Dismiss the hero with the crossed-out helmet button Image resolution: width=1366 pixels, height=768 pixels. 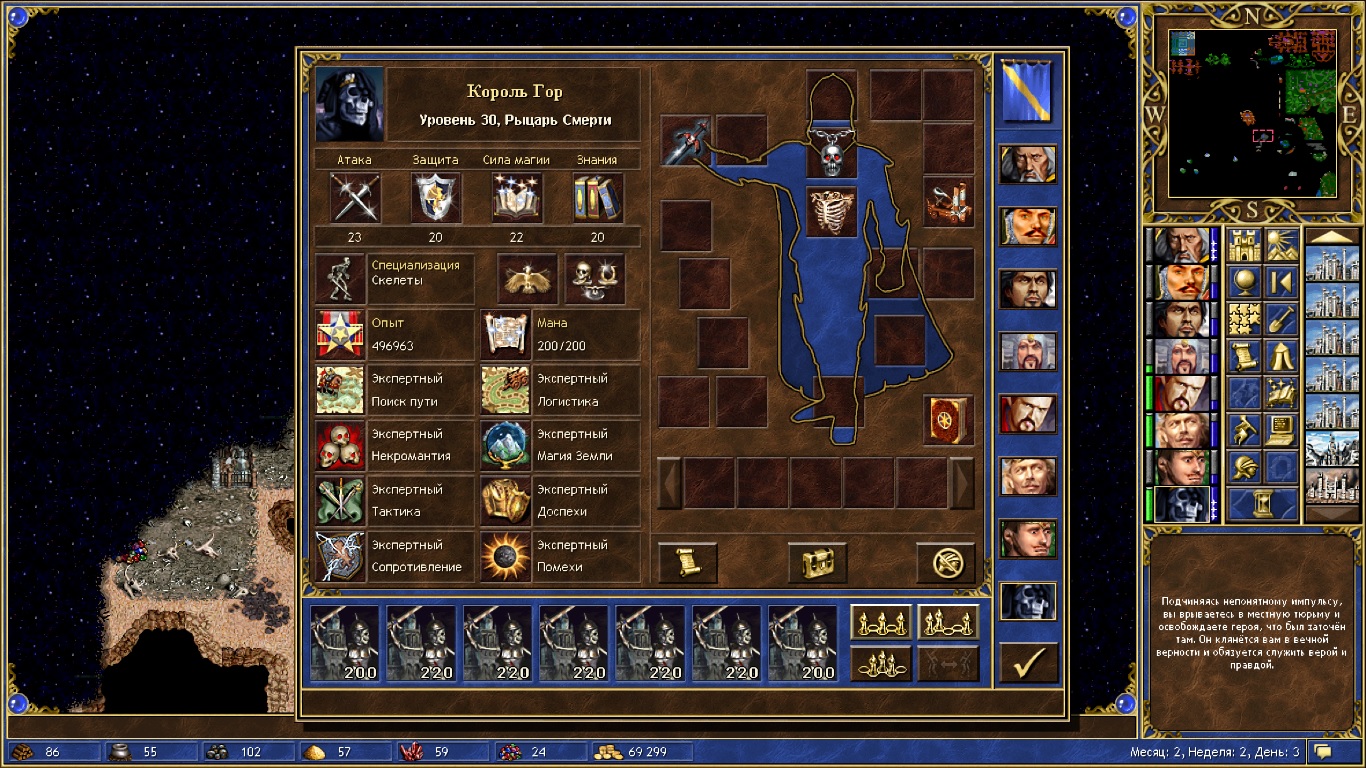946,563
